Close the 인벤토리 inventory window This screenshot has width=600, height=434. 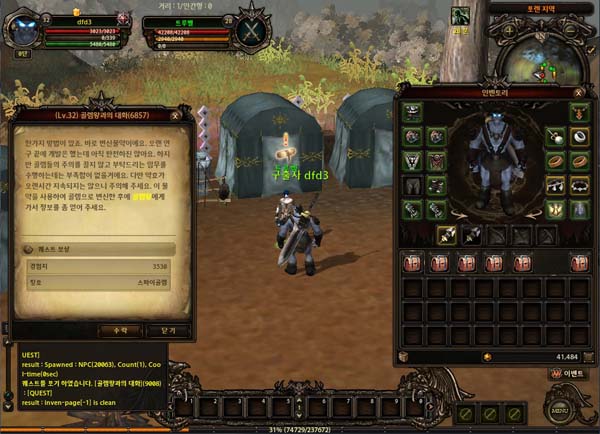coord(579,92)
